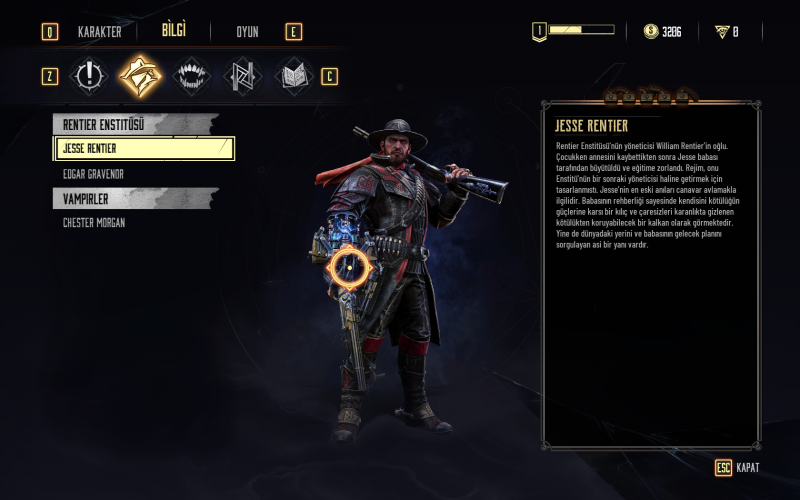Select the exclamation mark category icon
Screen dimensions: 800x500
89,76
